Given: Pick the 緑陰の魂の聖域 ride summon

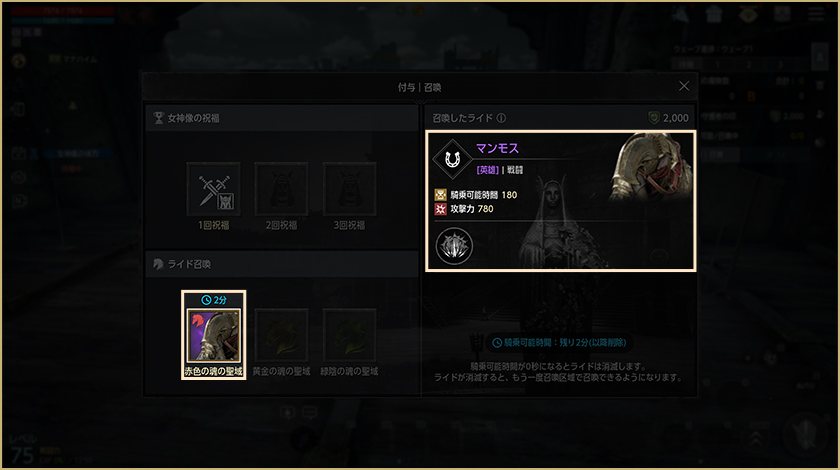Looking at the screenshot, I should [x=349, y=335].
